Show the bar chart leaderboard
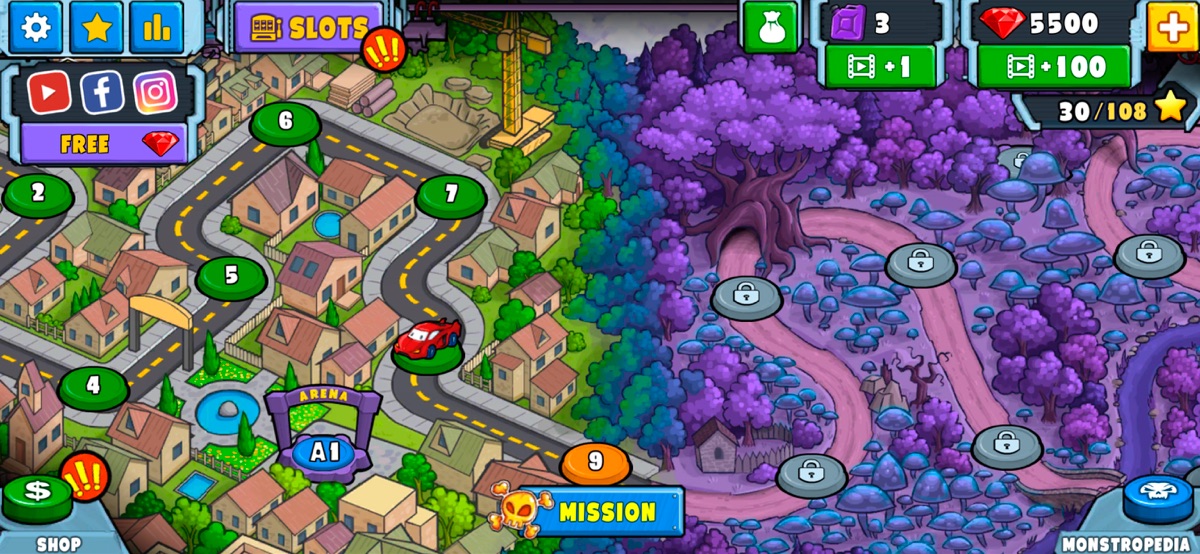 pyautogui.click(x=156, y=27)
